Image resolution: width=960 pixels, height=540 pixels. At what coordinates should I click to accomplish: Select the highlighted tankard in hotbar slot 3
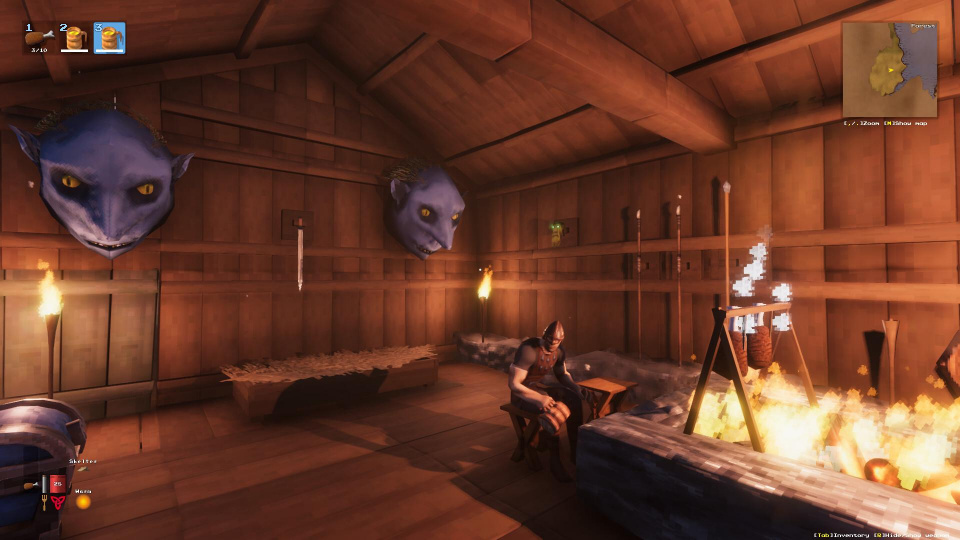click(109, 38)
